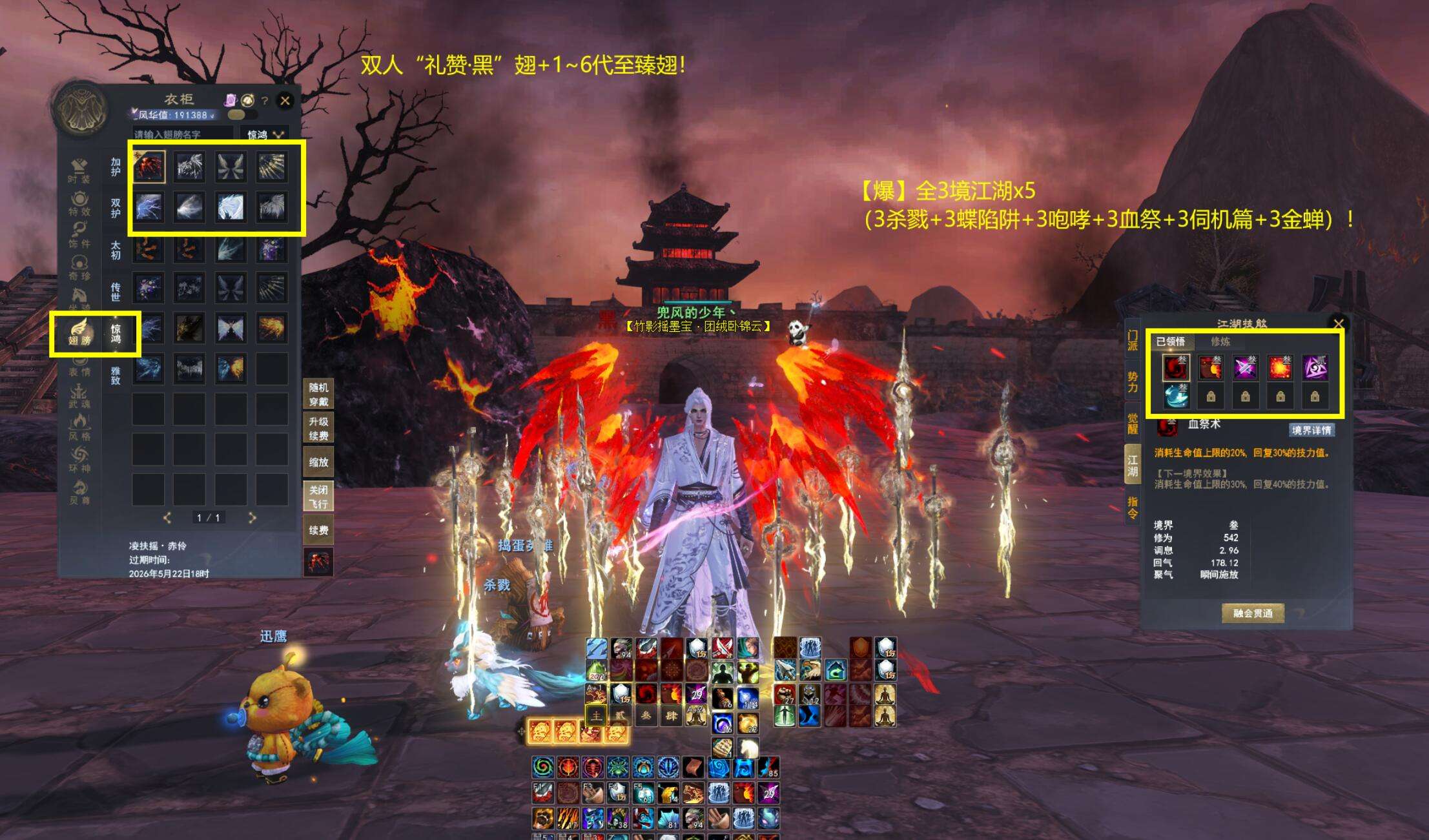This screenshot has height=840, width=1429.
Task: Select the purple crossed swords skill icon
Action: click(x=1245, y=367)
